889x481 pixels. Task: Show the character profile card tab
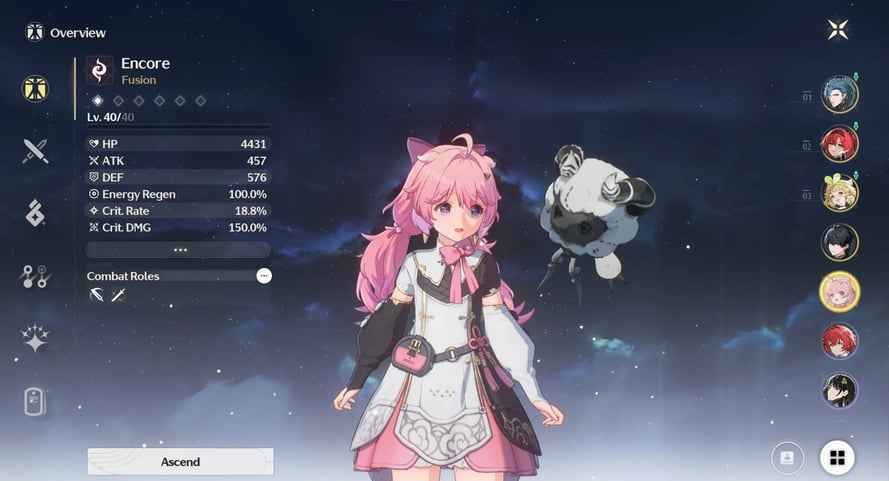[36, 401]
